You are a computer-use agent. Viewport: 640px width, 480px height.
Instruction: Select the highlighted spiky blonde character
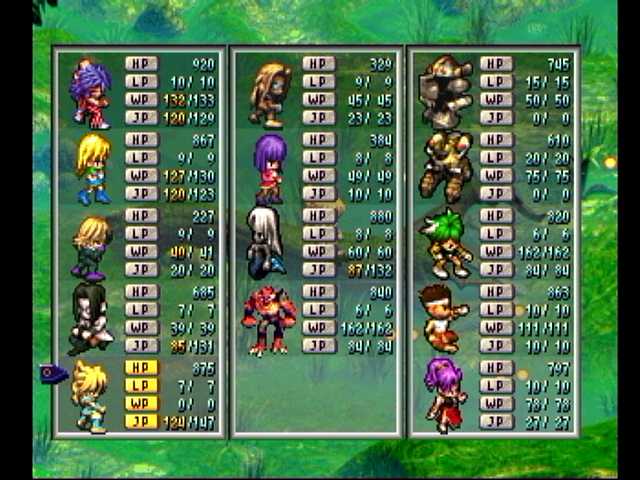coord(90,396)
